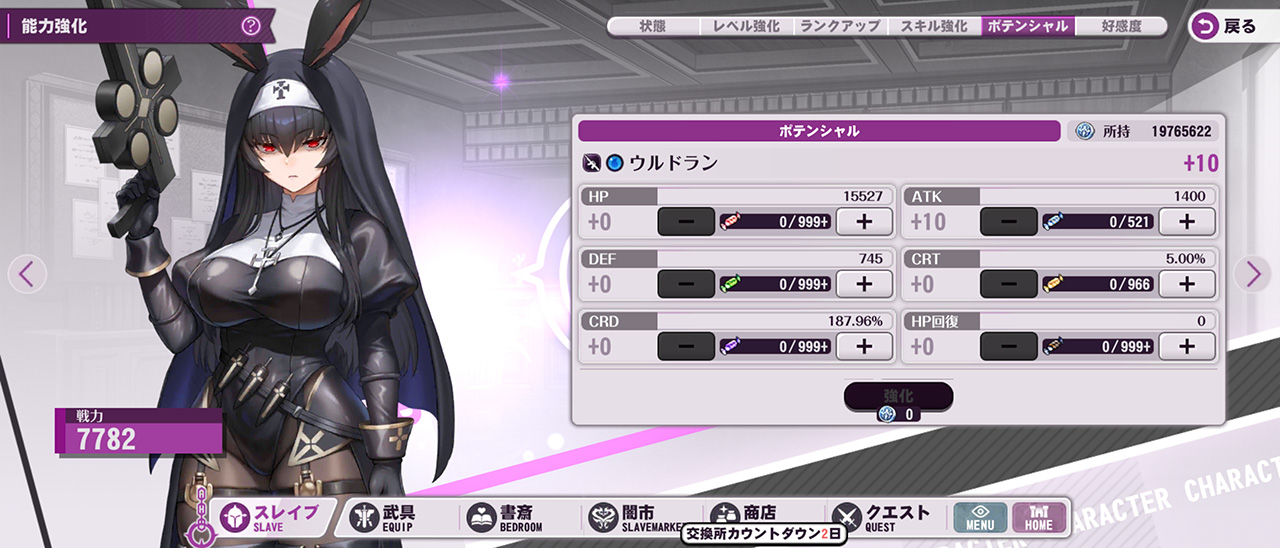
Task: Open the クエスト QUEST menu
Action: [880, 517]
